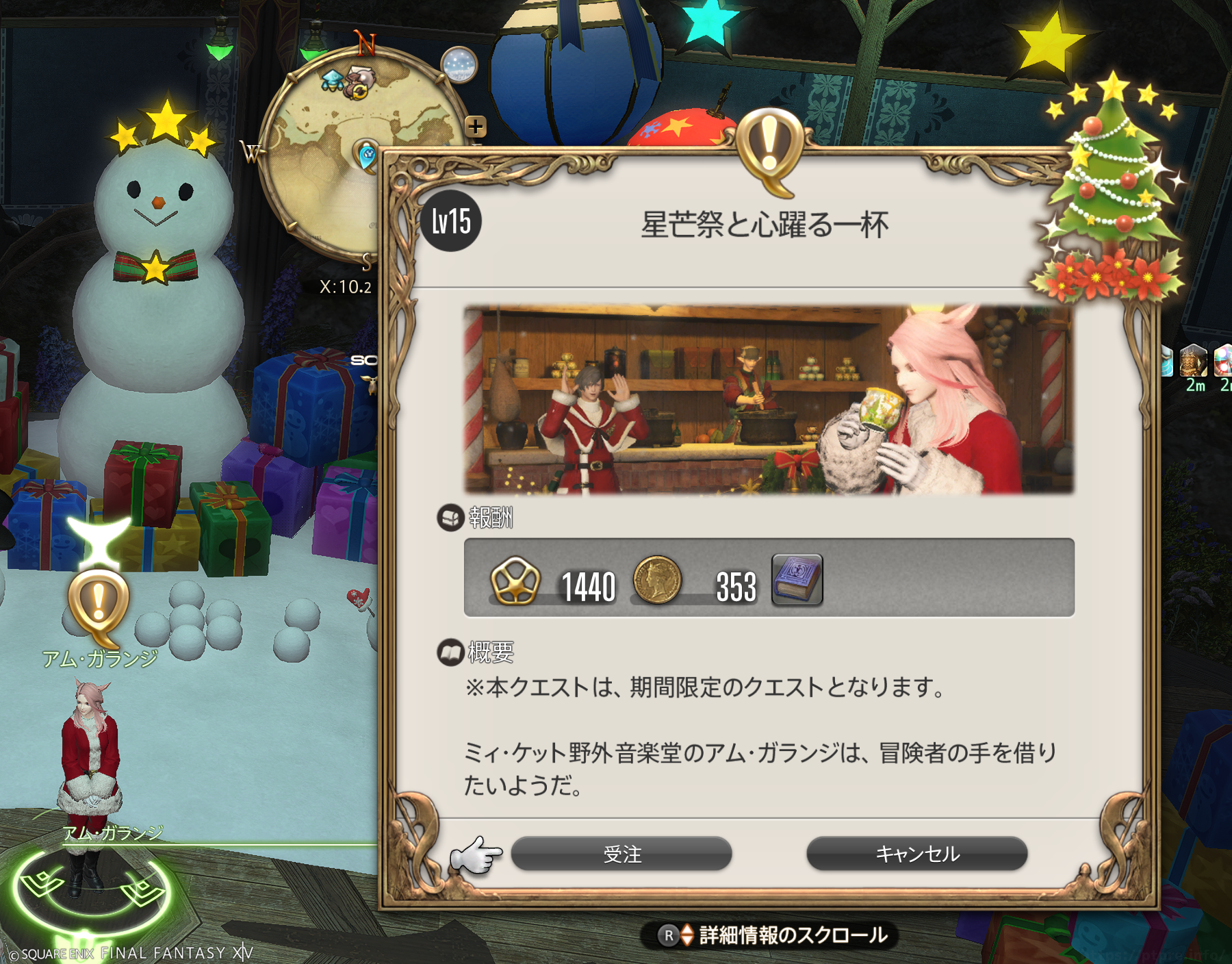Viewport: 1232px width, 964px height.
Task: Click the golden quest emblem atop the window frame
Action: click(770, 144)
